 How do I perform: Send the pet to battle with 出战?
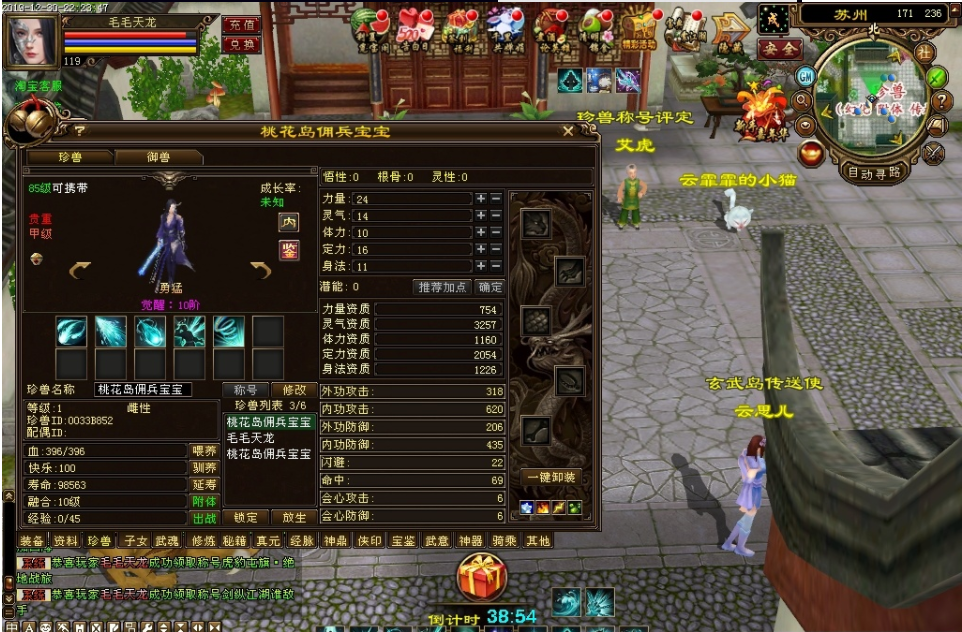(204, 518)
